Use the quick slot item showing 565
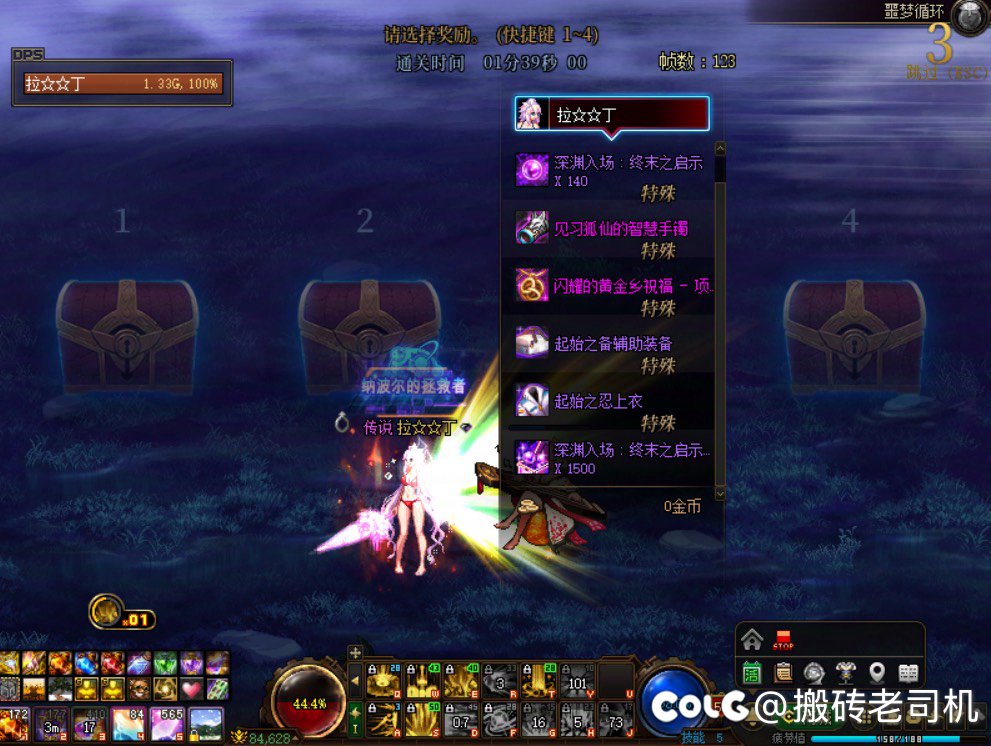Screen dimensions: 991x746 167,723
